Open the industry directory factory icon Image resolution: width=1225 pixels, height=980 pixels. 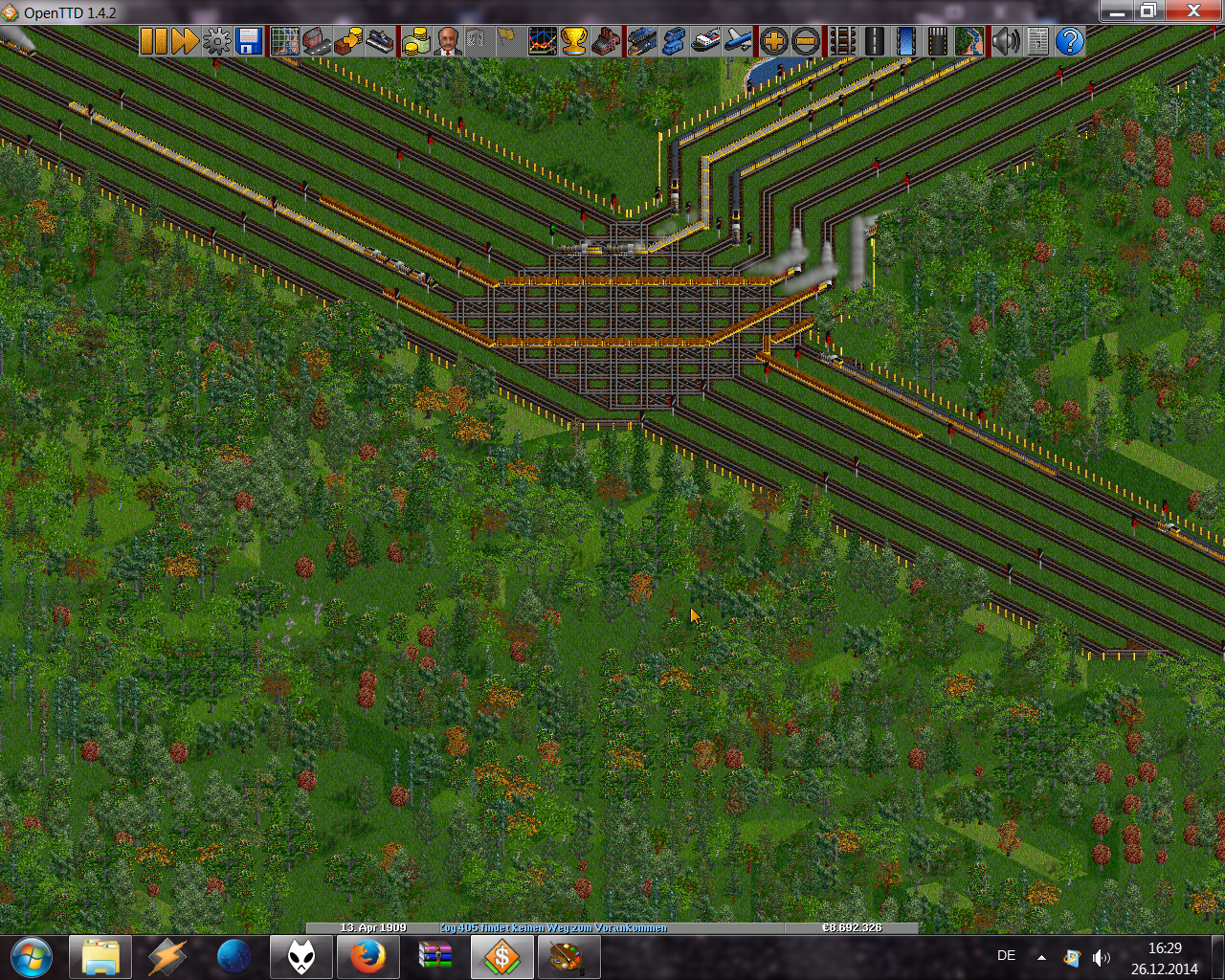pyautogui.click(x=606, y=41)
